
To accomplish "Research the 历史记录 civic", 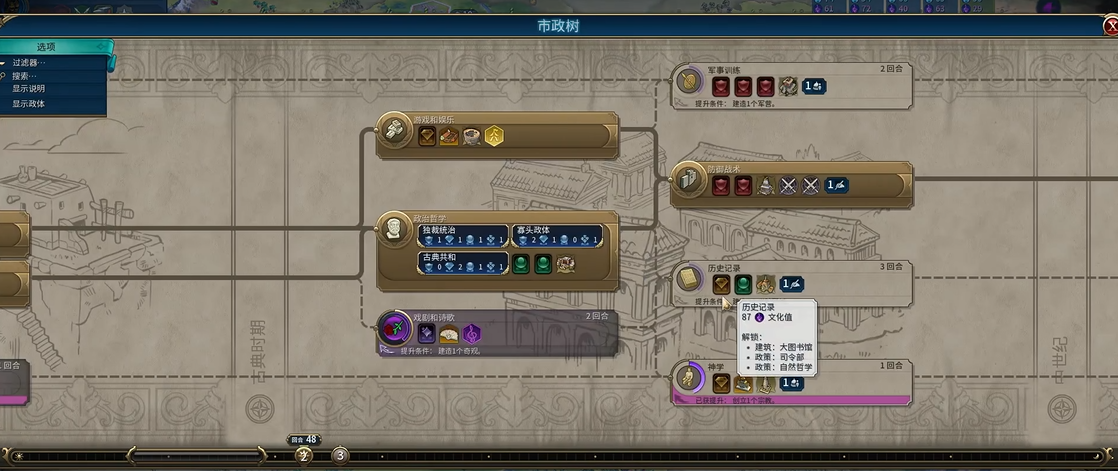I will pos(687,278).
